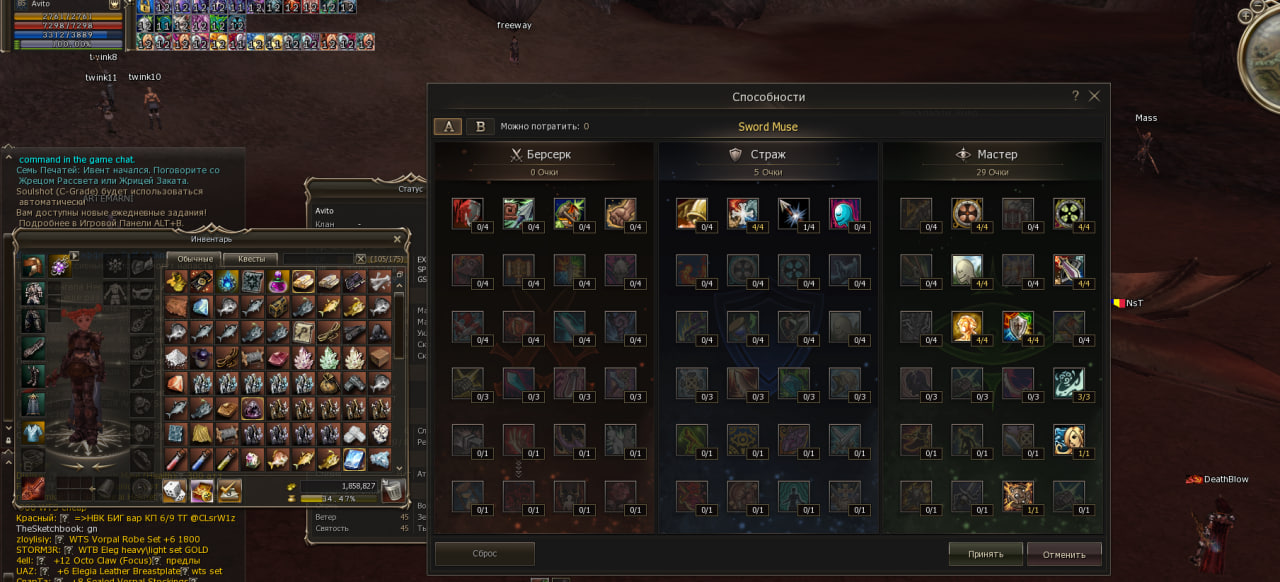Switch to the Квесты inventory tab

coord(251,259)
